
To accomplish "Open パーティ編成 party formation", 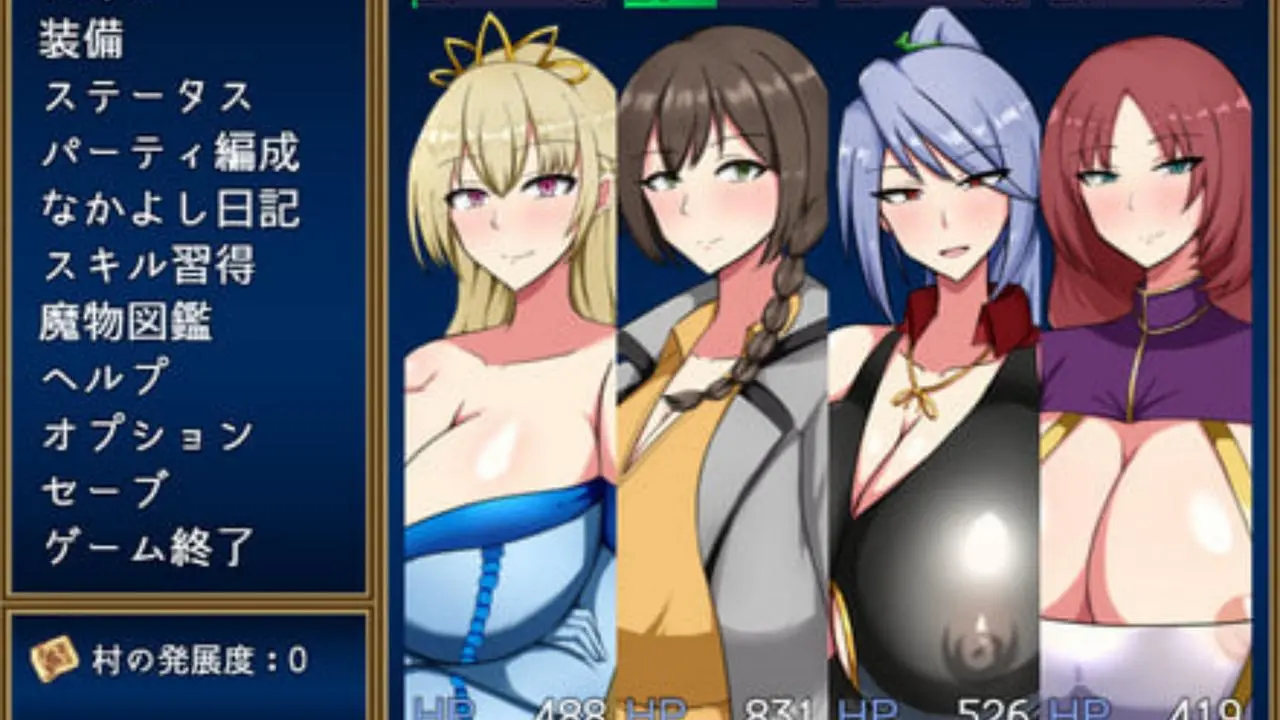I will click(171, 153).
